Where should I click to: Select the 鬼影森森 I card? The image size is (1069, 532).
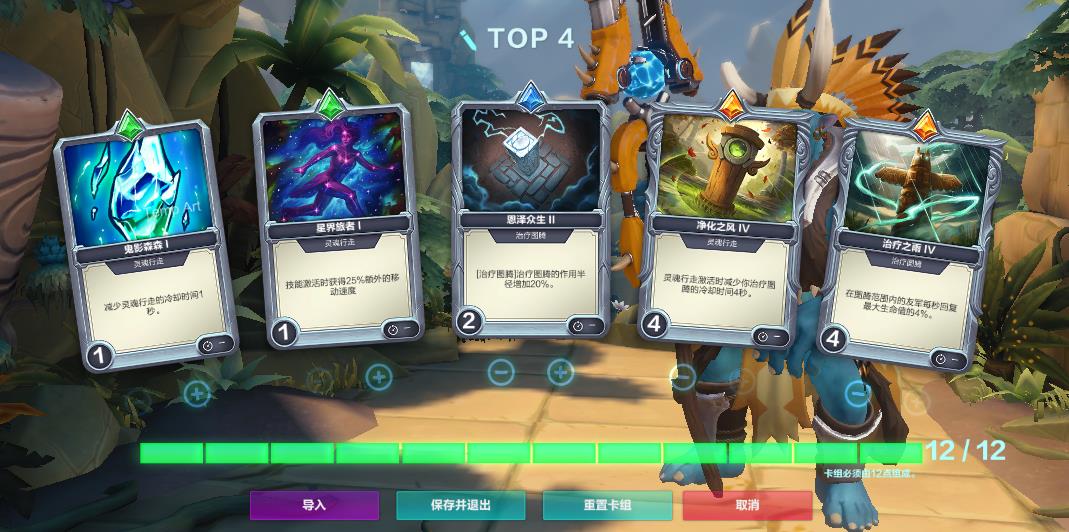[x=146, y=240]
